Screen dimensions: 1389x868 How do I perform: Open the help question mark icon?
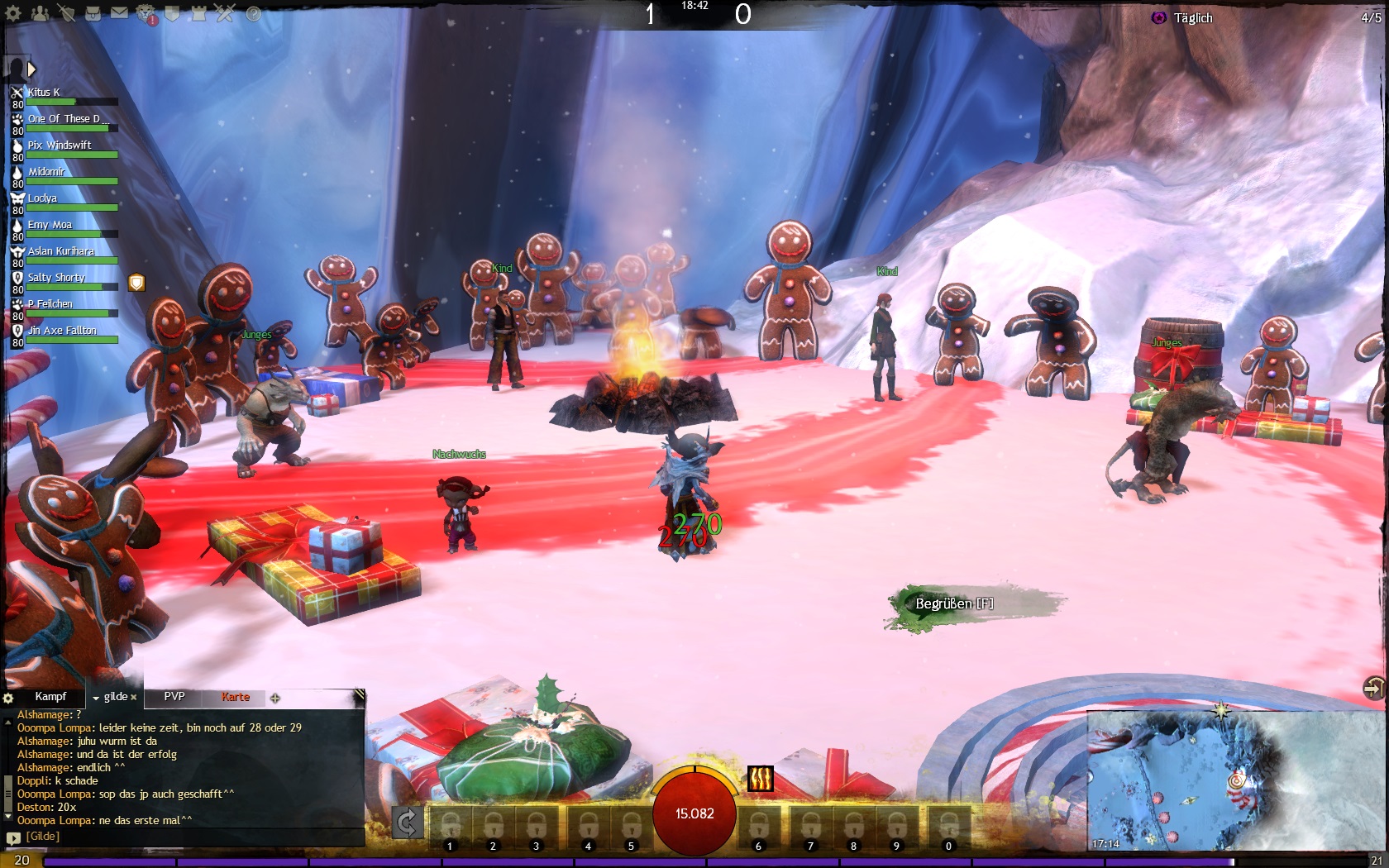[253, 13]
